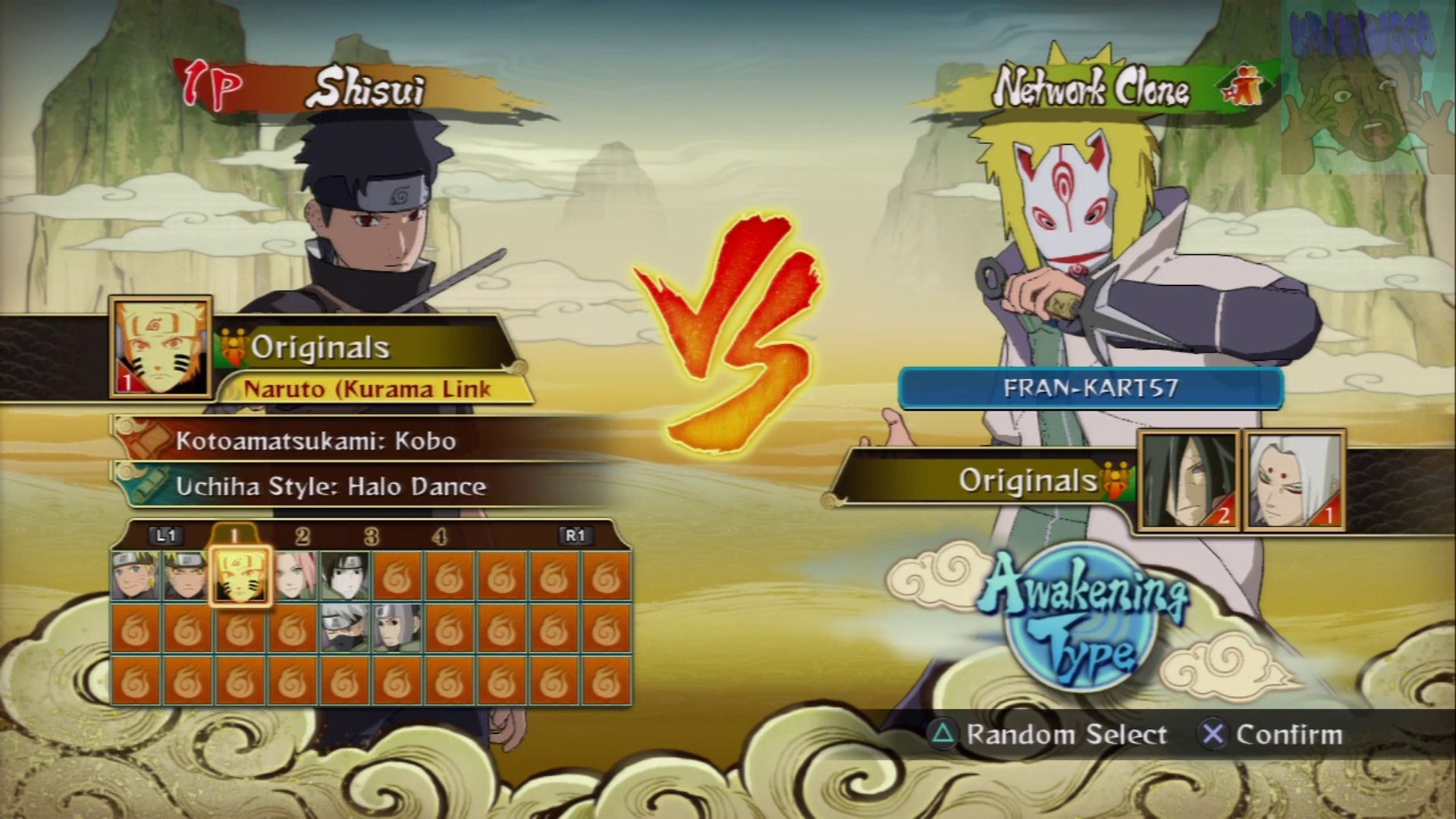Viewport: 1456px width, 819px height.
Task: Click the Naruto support portrait on the left panel
Action: click(x=160, y=347)
